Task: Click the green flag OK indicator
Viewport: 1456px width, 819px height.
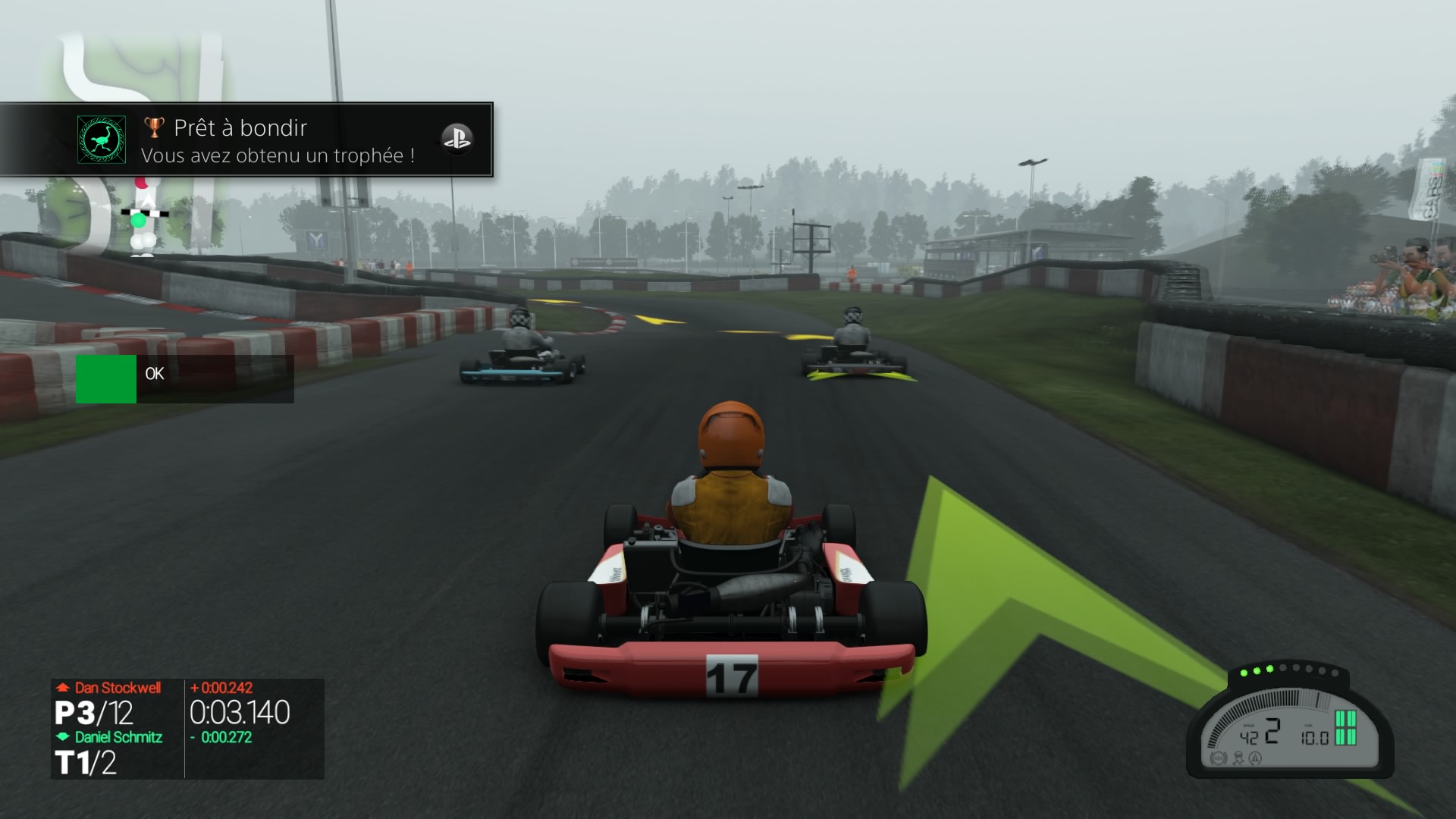Action: pyautogui.click(x=107, y=379)
